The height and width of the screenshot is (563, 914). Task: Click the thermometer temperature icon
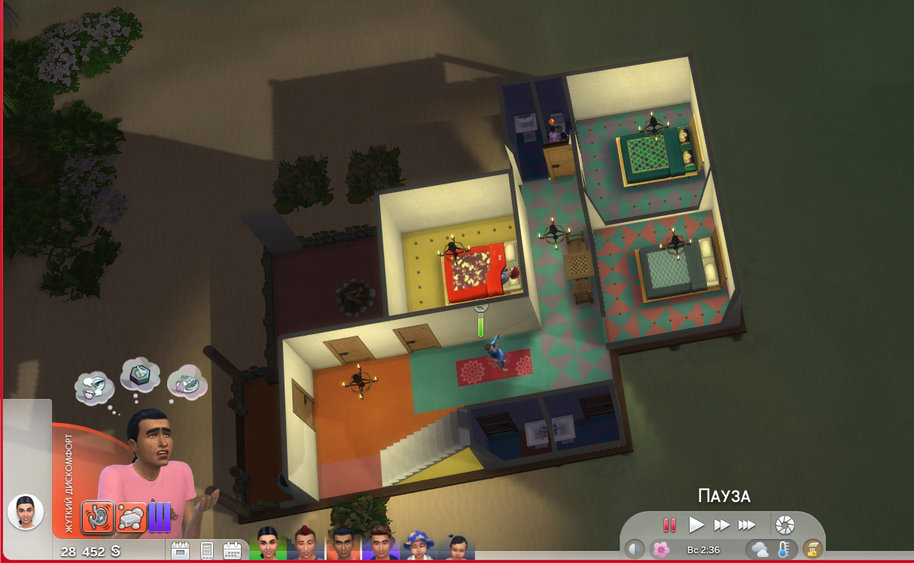(784, 549)
